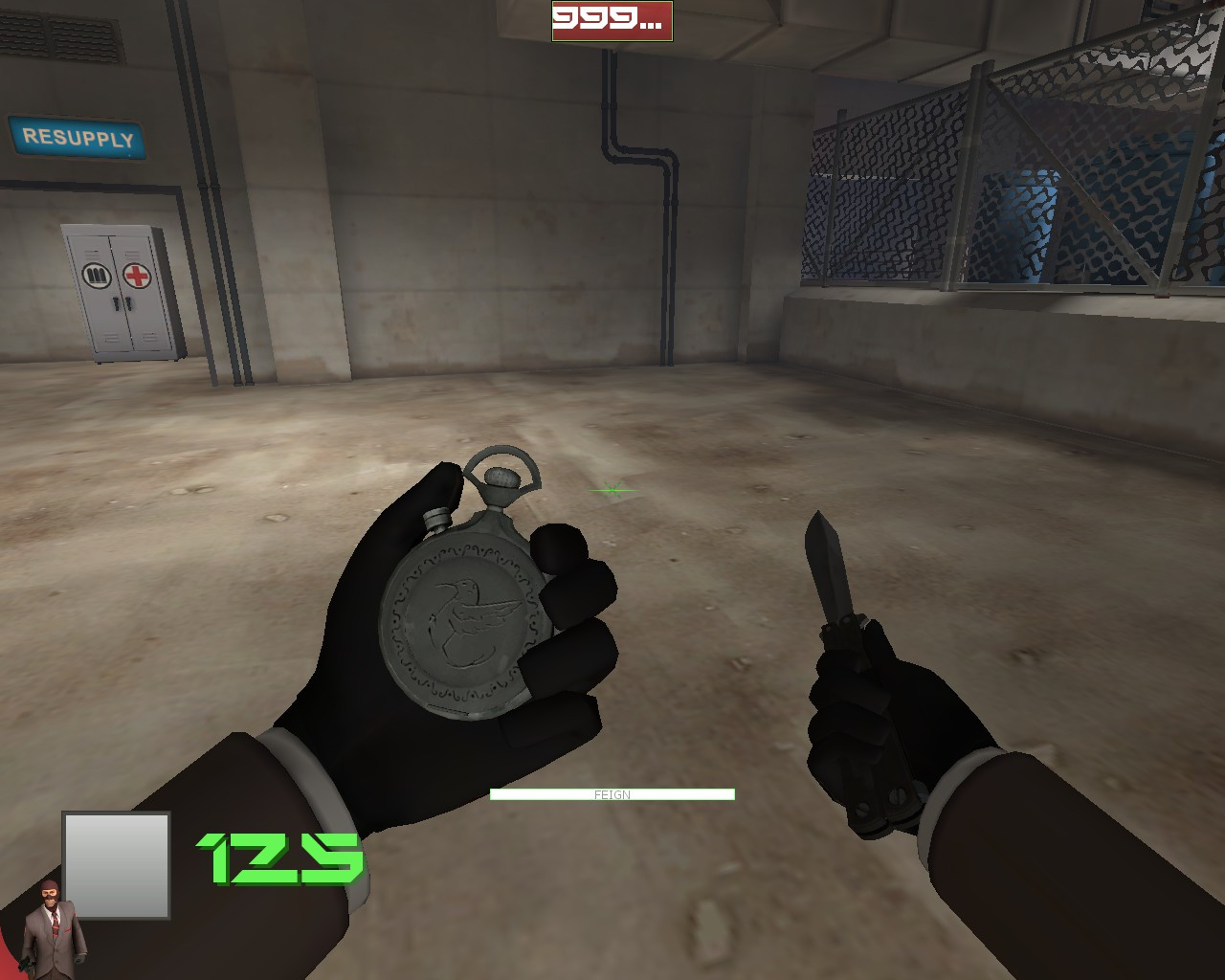Click the green crosshair at screen center
The height and width of the screenshot is (980, 1225).
(611, 490)
